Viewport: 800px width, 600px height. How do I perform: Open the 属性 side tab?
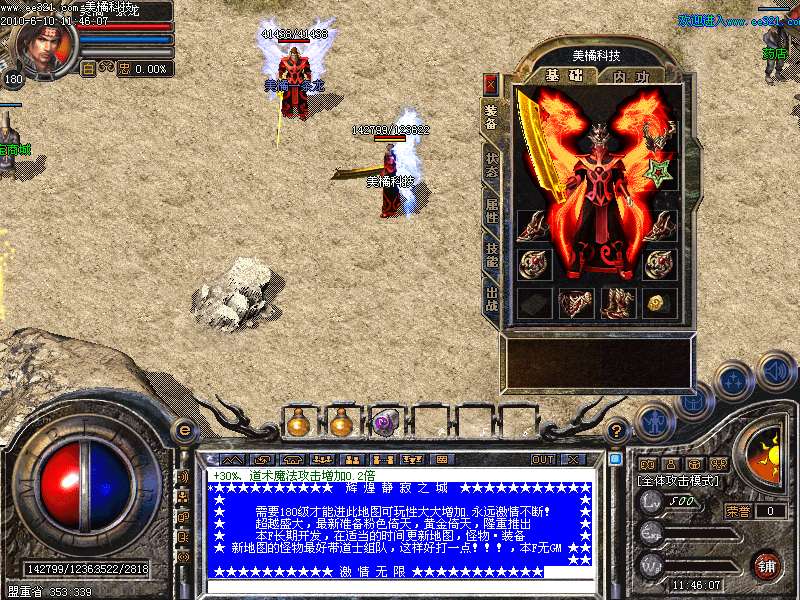[491, 211]
